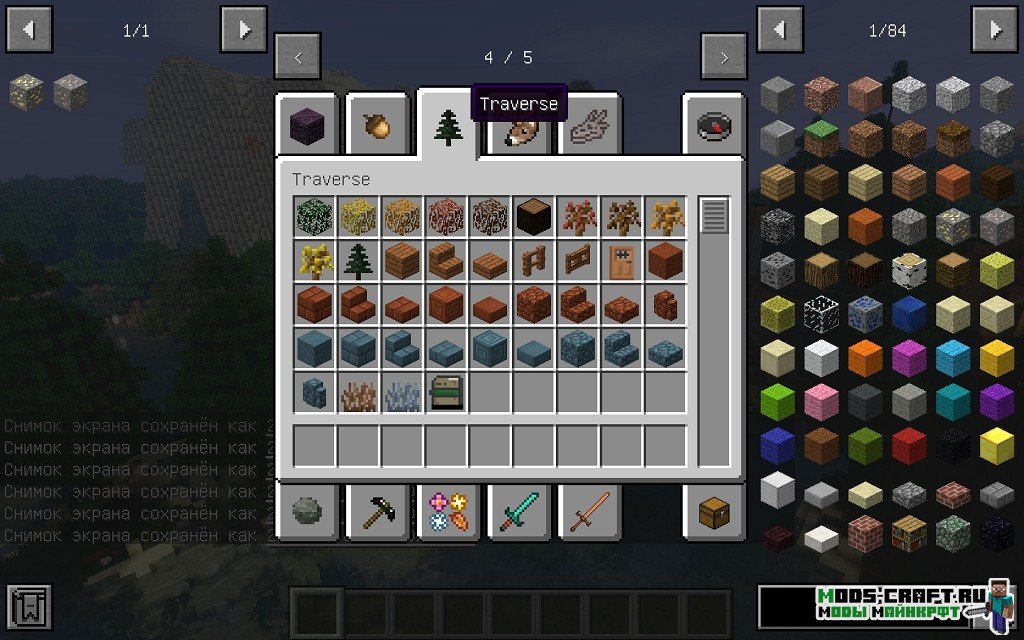Open the acorn creative tab
The height and width of the screenshot is (640, 1024).
tap(379, 127)
